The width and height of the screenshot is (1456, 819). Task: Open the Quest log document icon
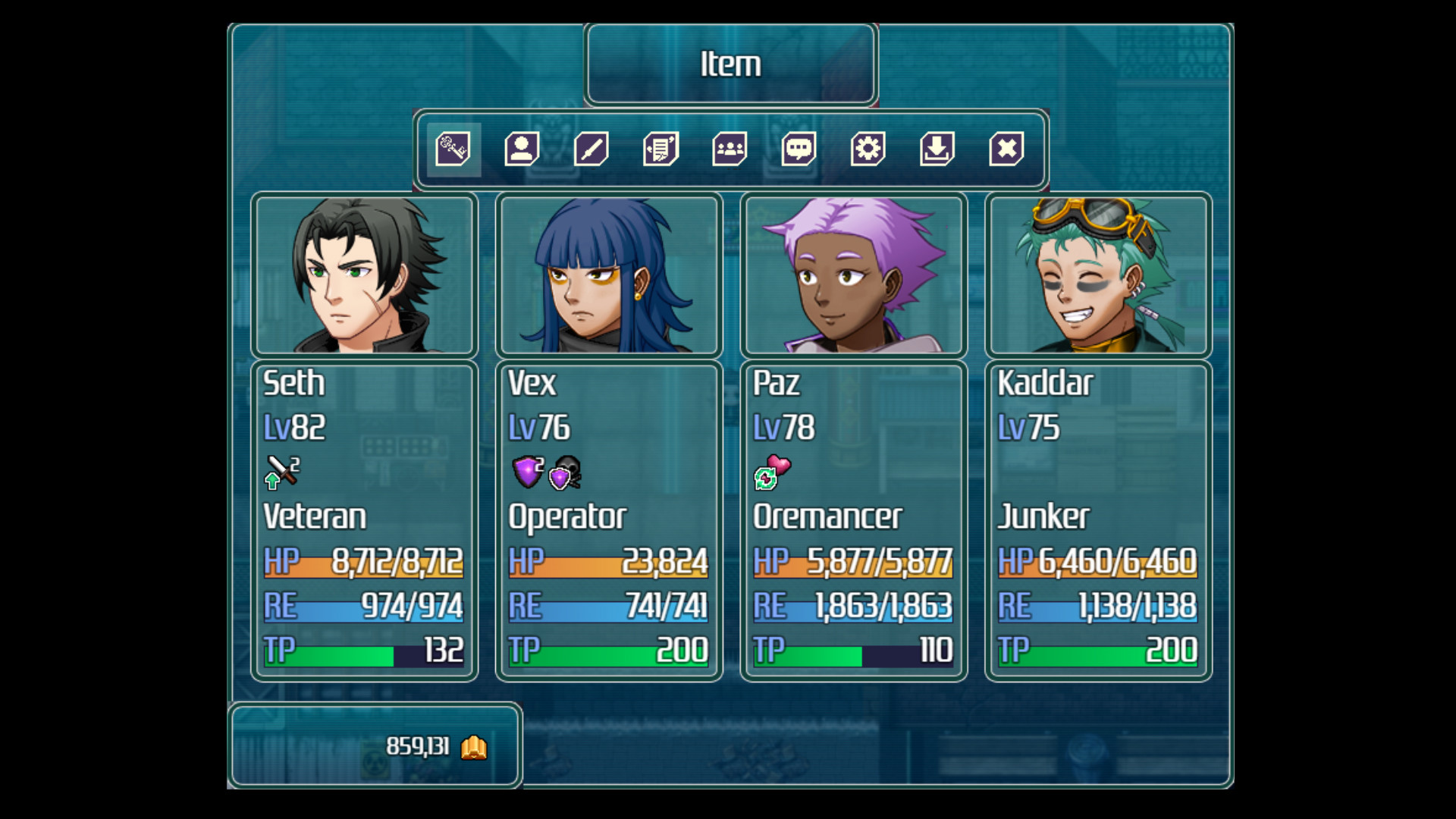point(660,150)
